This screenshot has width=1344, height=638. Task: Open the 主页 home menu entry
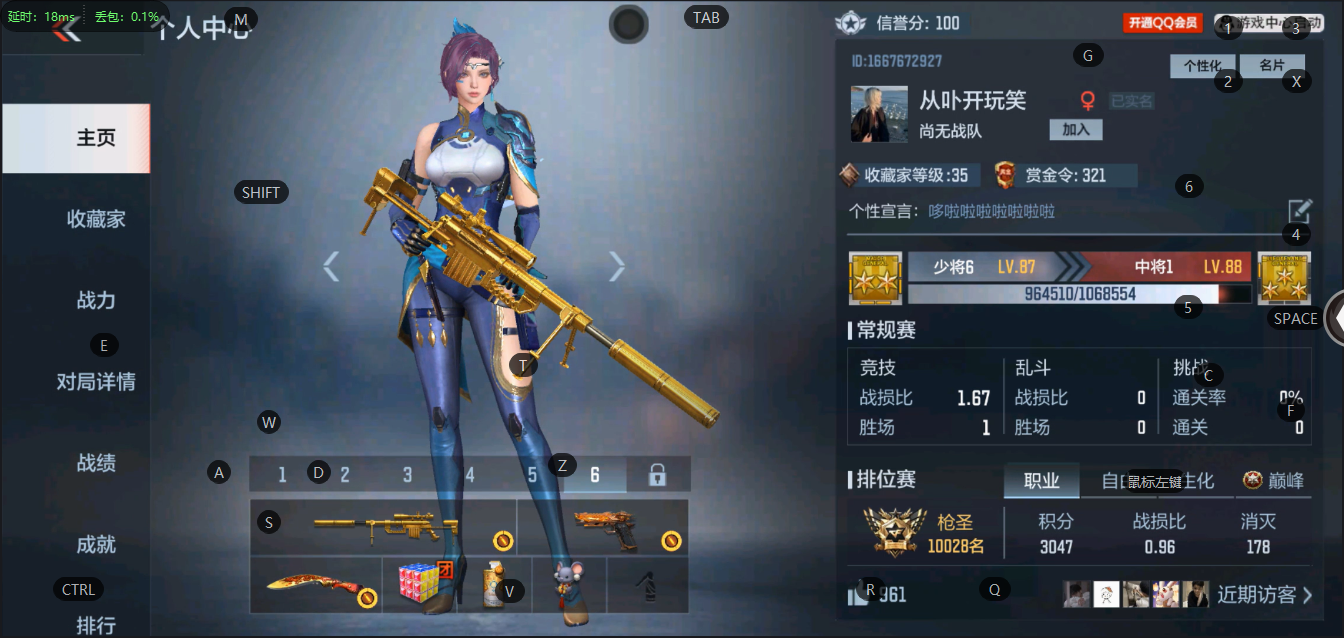96,138
